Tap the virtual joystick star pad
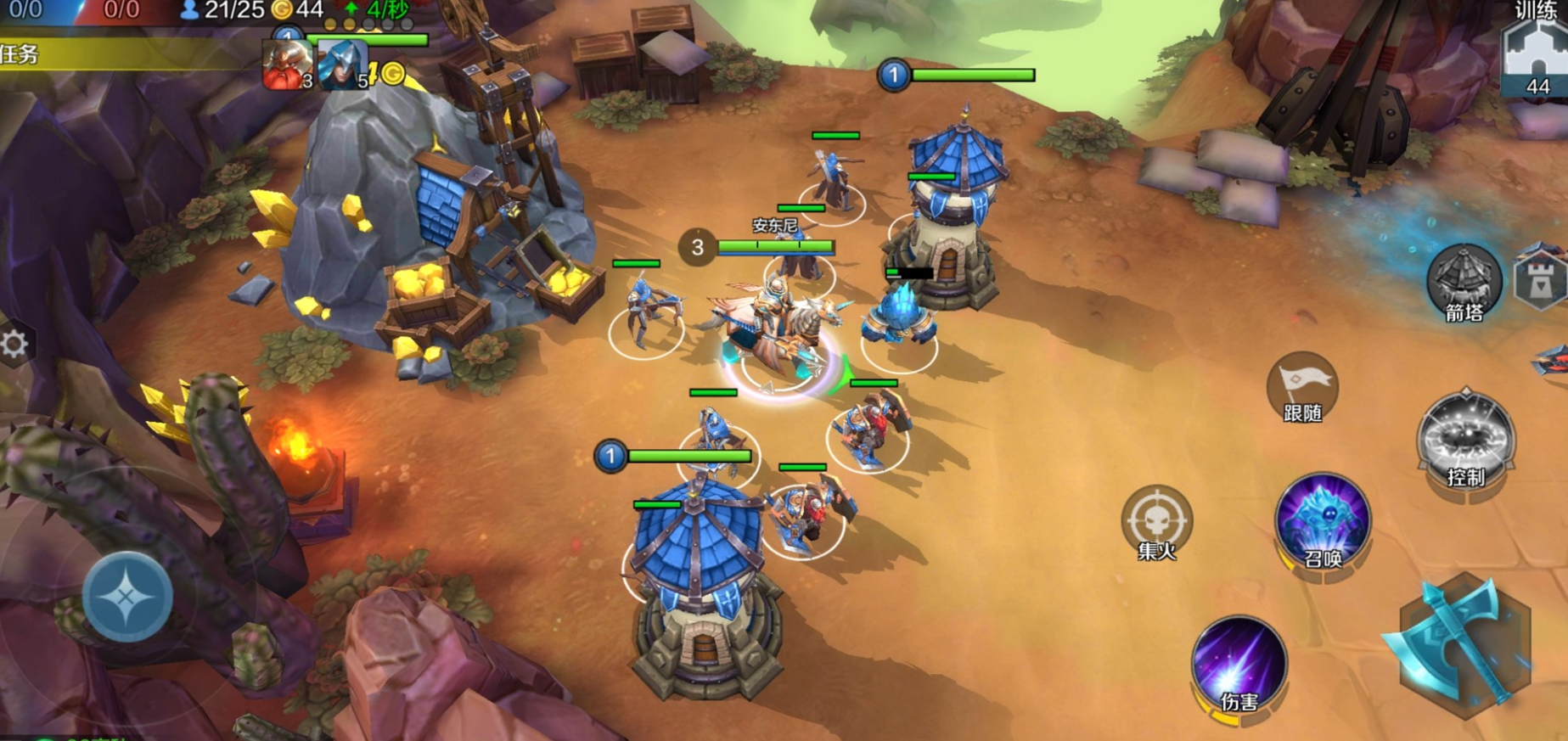The width and height of the screenshot is (1568, 741). 127,597
